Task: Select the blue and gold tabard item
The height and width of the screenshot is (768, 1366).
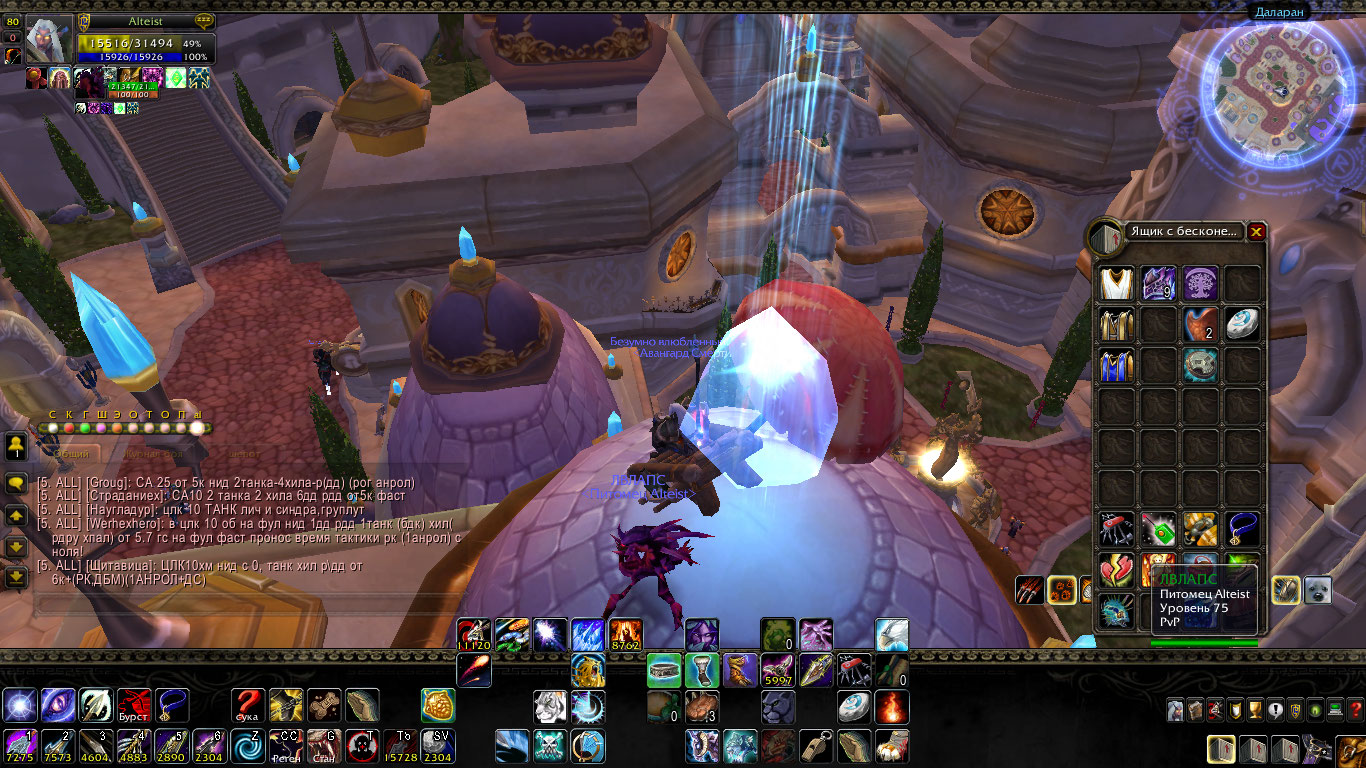Action: tap(1116, 365)
